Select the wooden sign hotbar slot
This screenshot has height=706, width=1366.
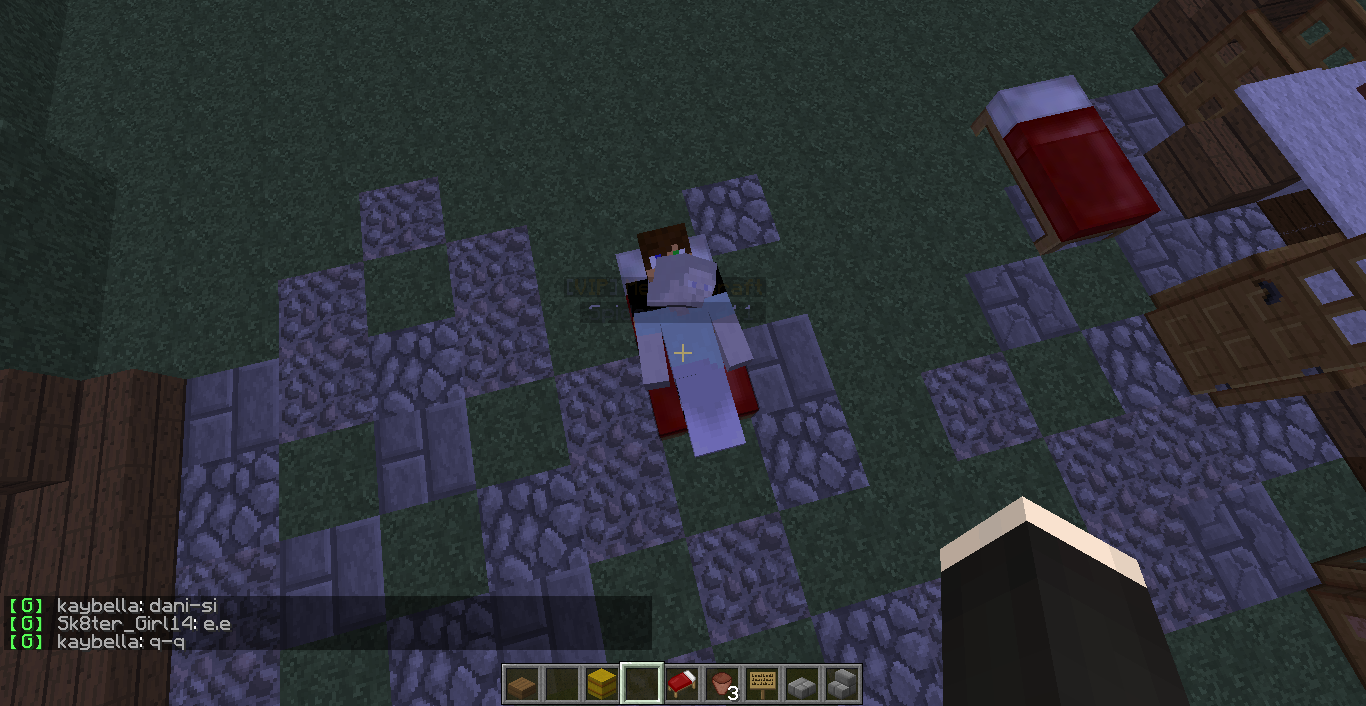pos(762,685)
